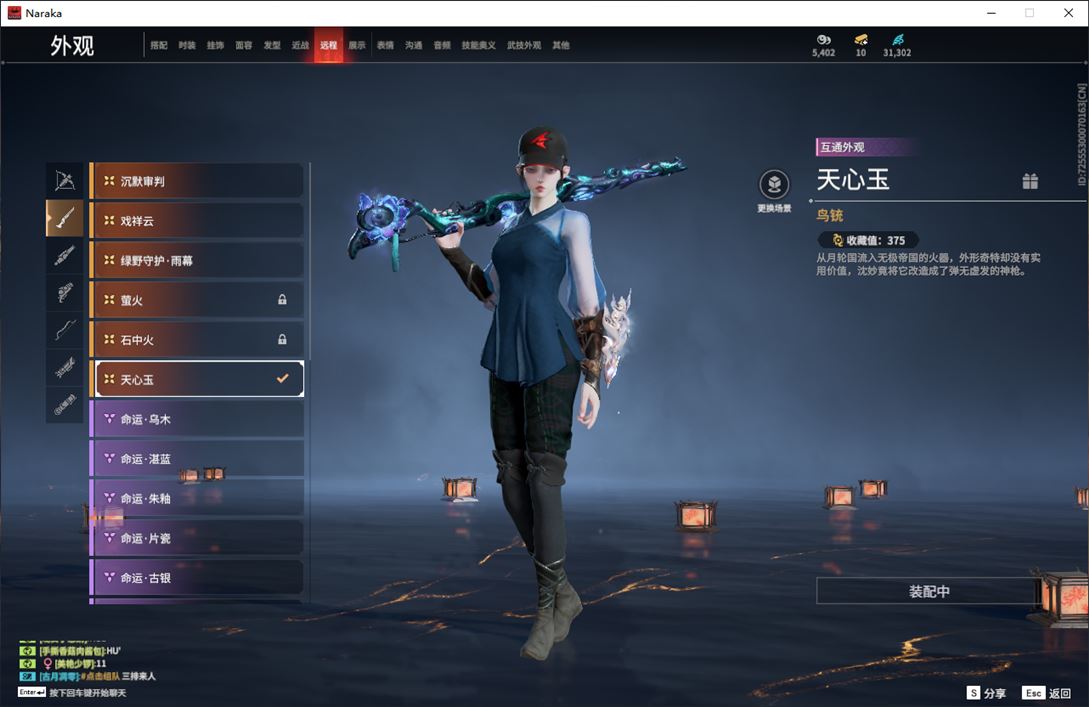Select the 戏祥云 skin entry
The width and height of the screenshot is (1089, 707).
point(197,221)
